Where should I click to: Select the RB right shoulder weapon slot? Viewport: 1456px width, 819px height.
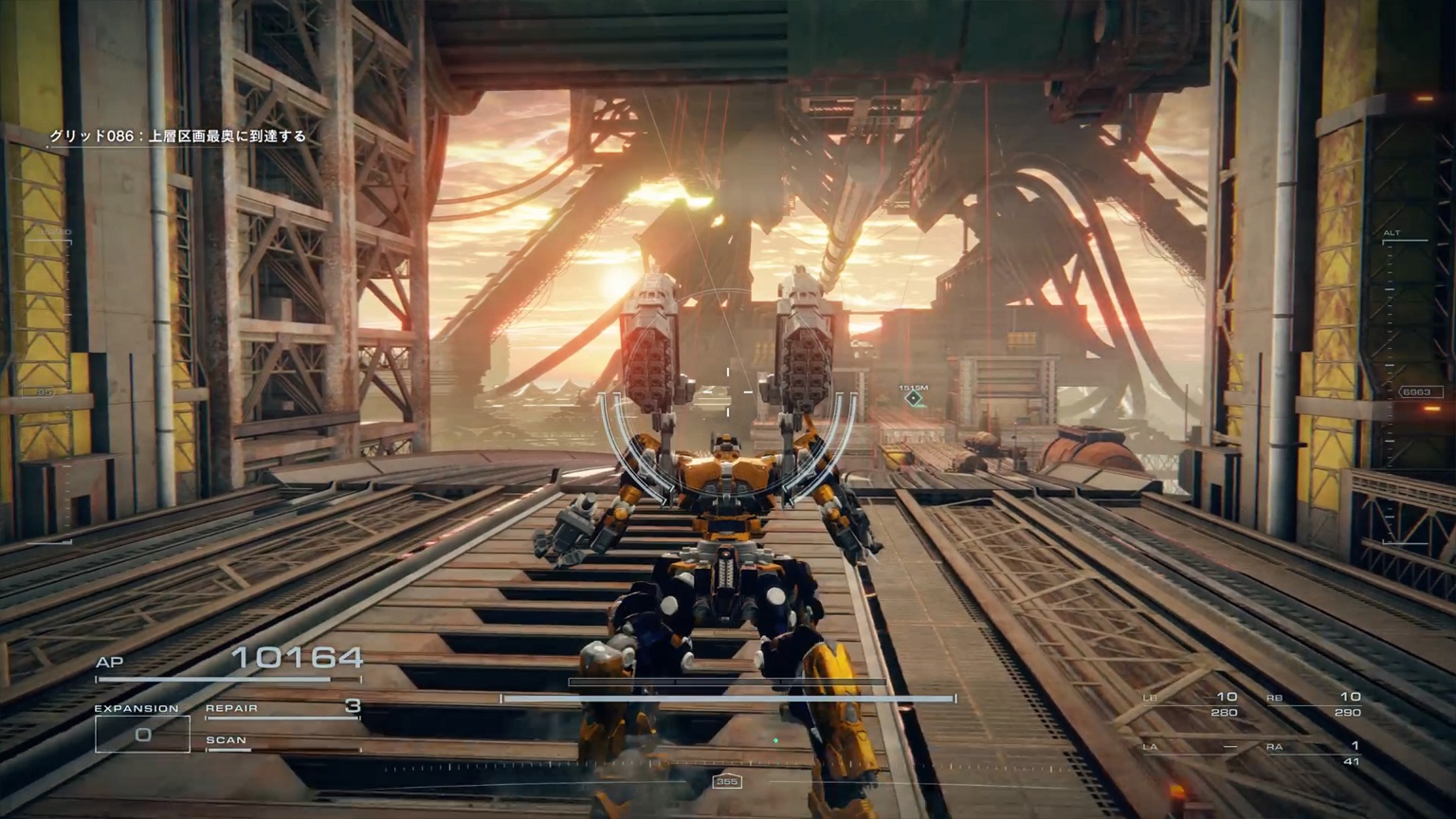click(1314, 704)
